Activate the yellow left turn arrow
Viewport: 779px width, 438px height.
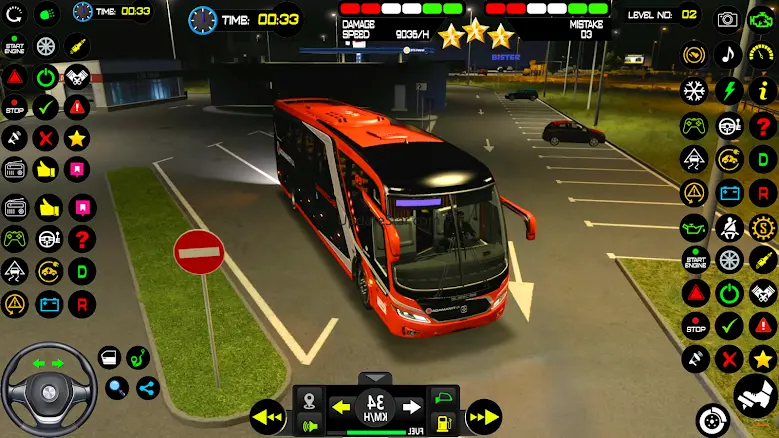(341, 407)
